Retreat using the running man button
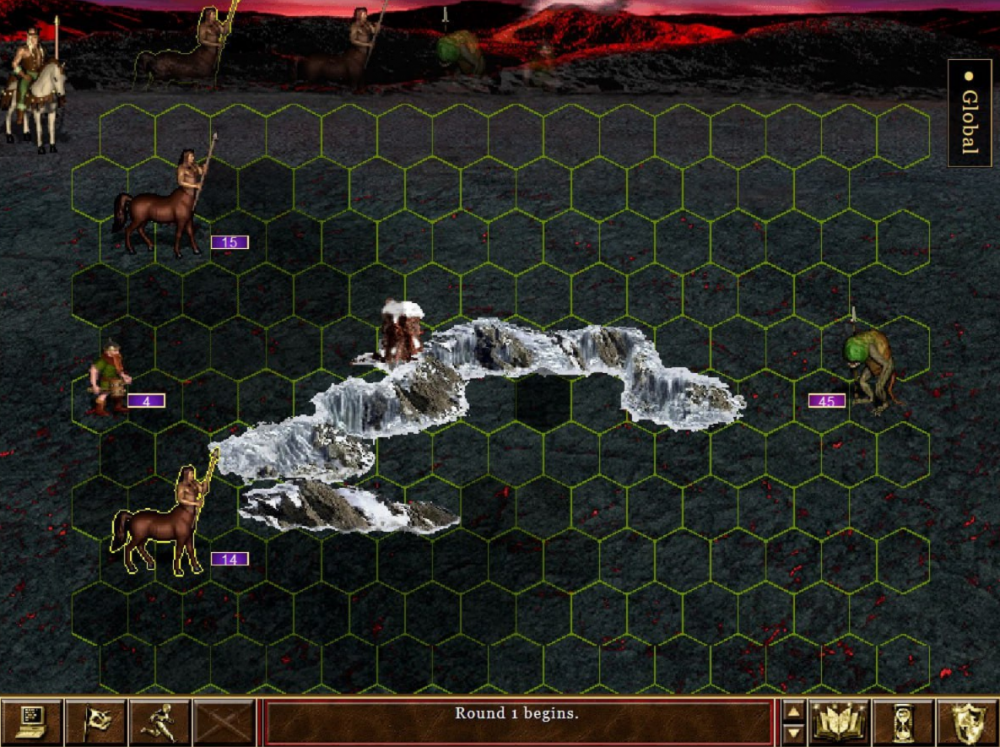The image size is (1000, 747). [x=159, y=721]
